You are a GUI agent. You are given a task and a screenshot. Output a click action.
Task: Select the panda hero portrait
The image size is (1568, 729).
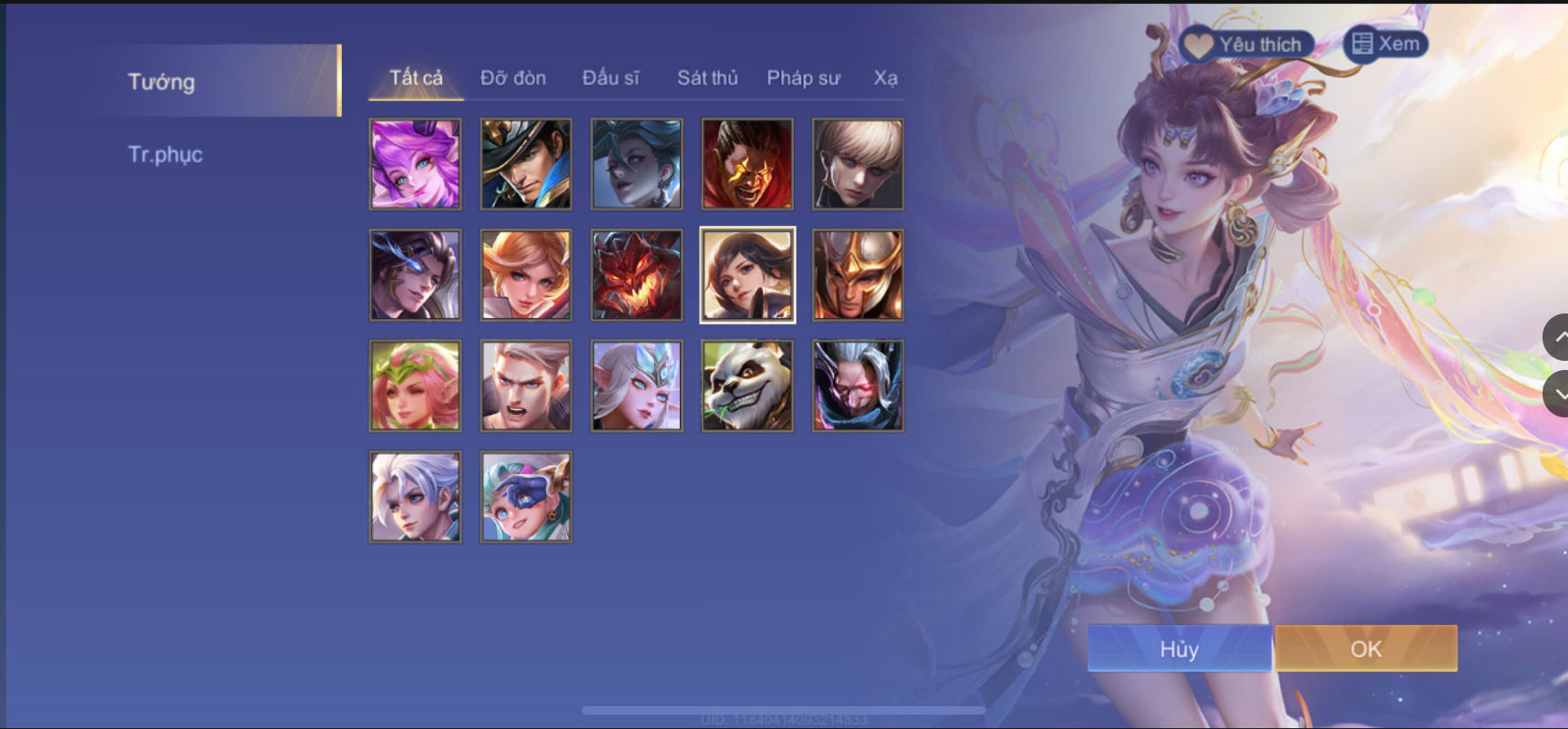[x=748, y=385]
